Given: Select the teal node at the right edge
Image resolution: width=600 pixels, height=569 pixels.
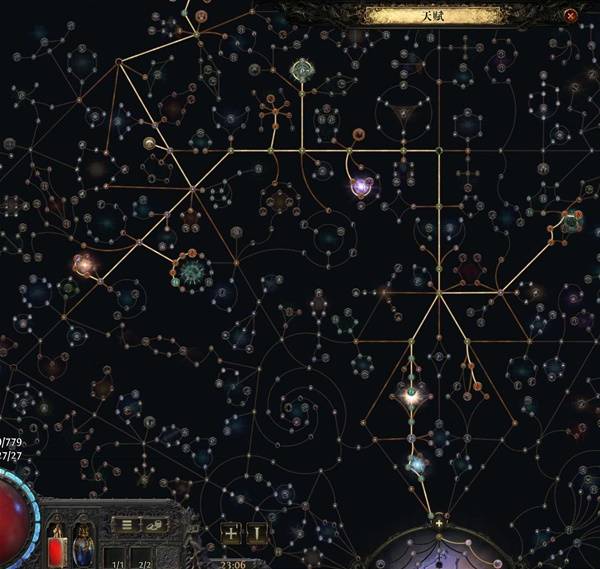Looking at the screenshot, I should pos(572,222).
